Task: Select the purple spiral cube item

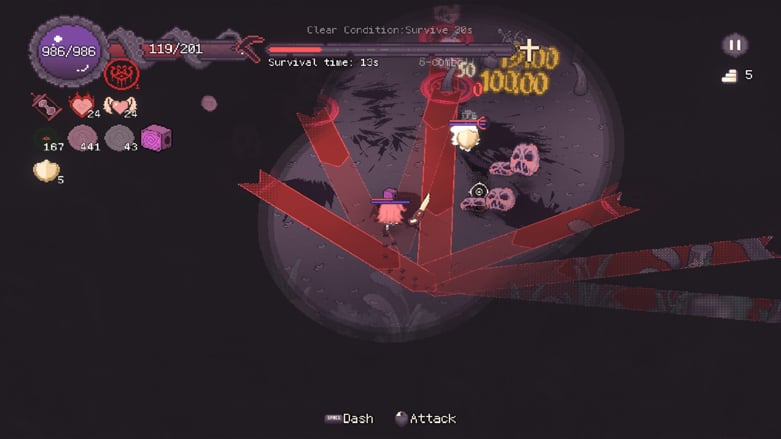Action: 156,138
